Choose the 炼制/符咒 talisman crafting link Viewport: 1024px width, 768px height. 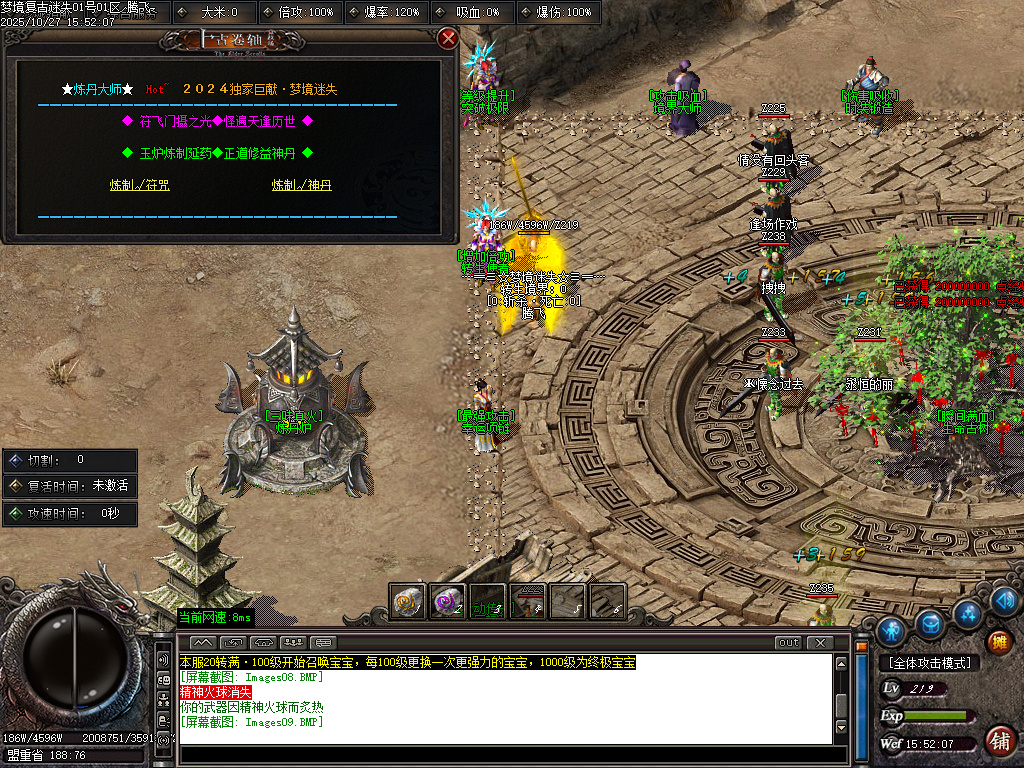pyautogui.click(x=137, y=185)
